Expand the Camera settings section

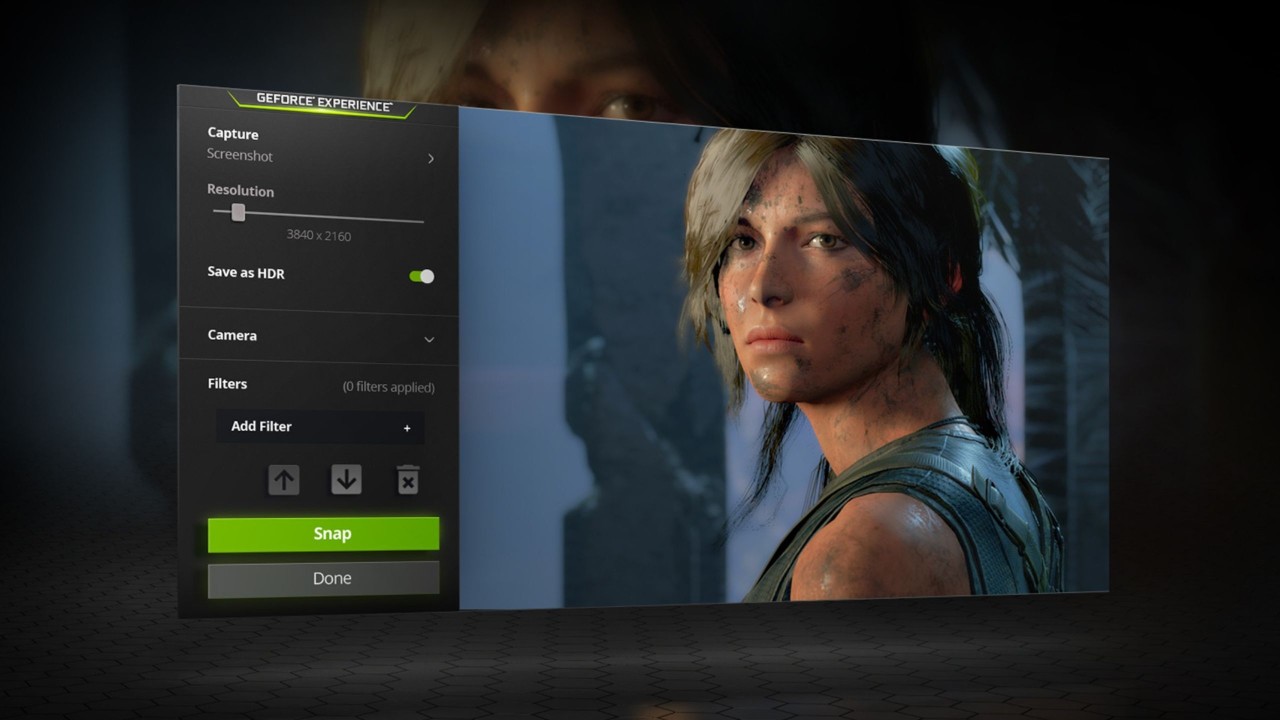320,337
